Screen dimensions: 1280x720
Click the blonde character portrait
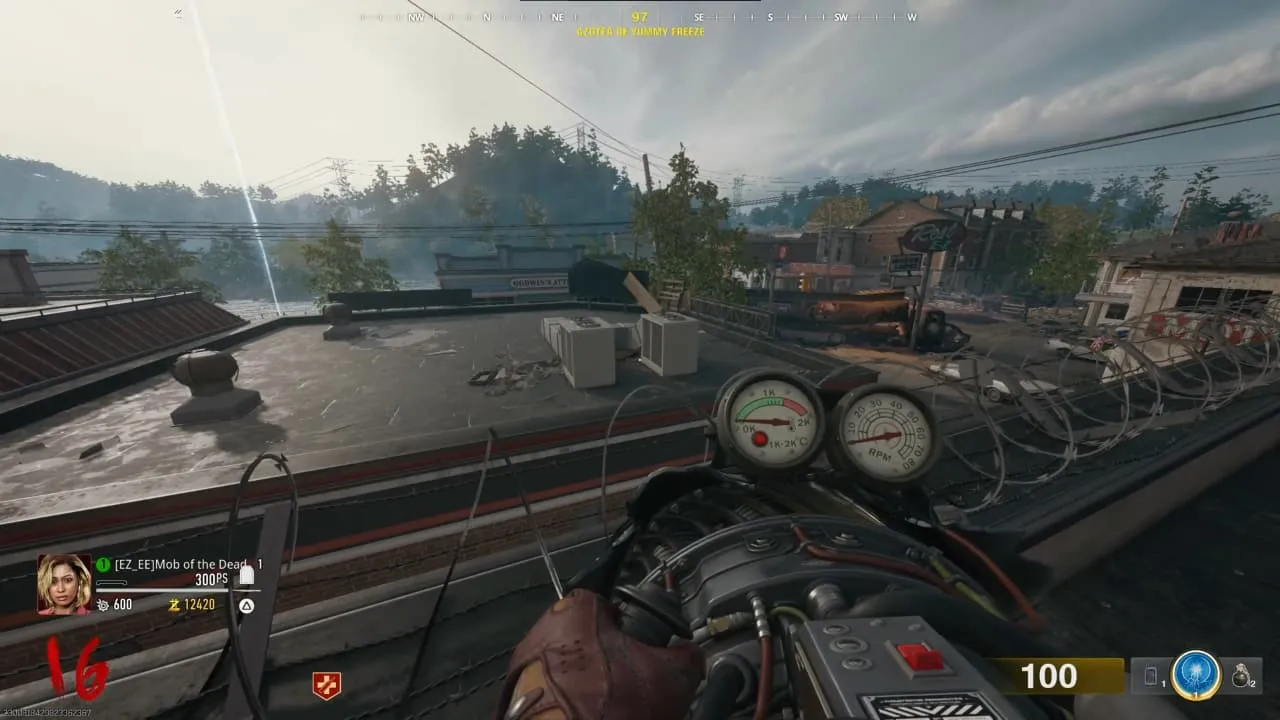(x=64, y=583)
